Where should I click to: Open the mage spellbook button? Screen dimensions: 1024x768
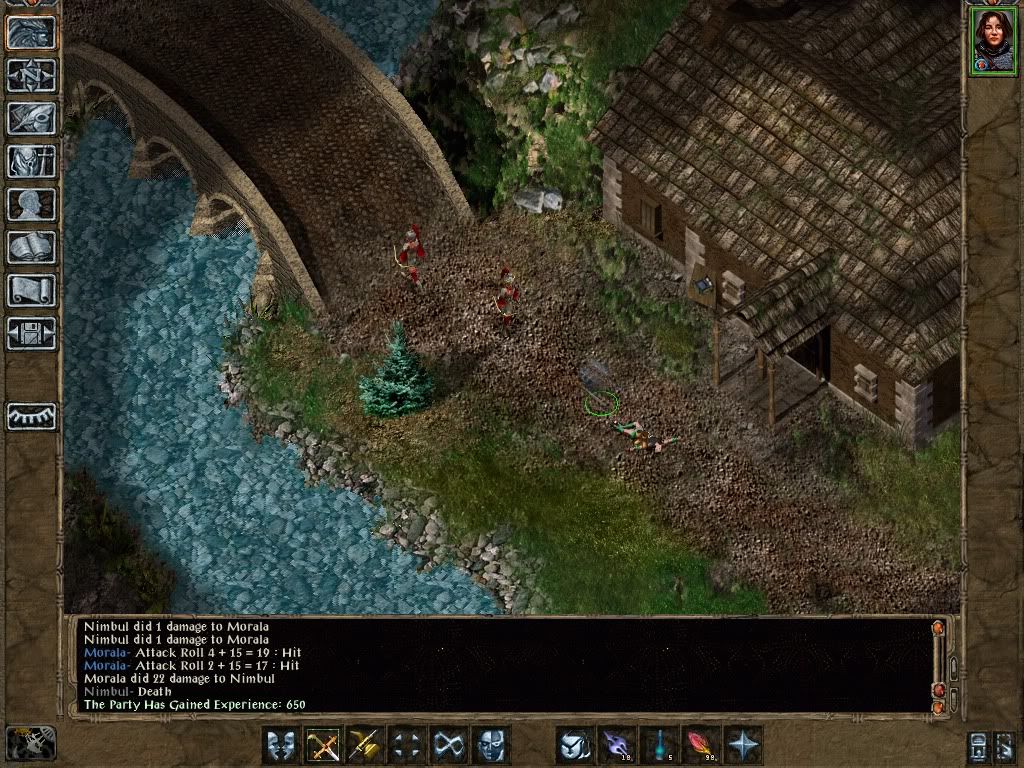click(31, 247)
